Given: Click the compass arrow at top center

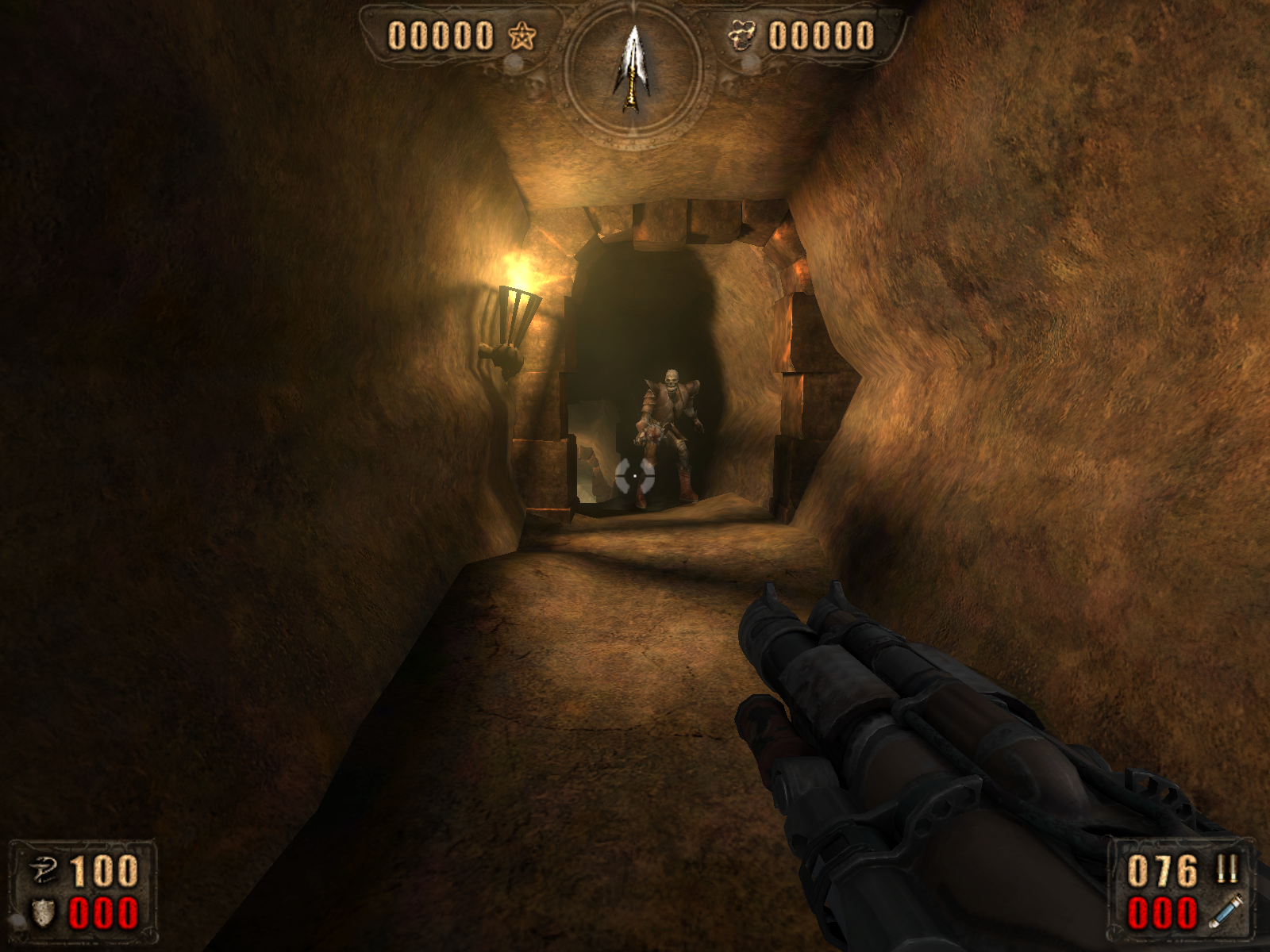Looking at the screenshot, I should tap(633, 69).
